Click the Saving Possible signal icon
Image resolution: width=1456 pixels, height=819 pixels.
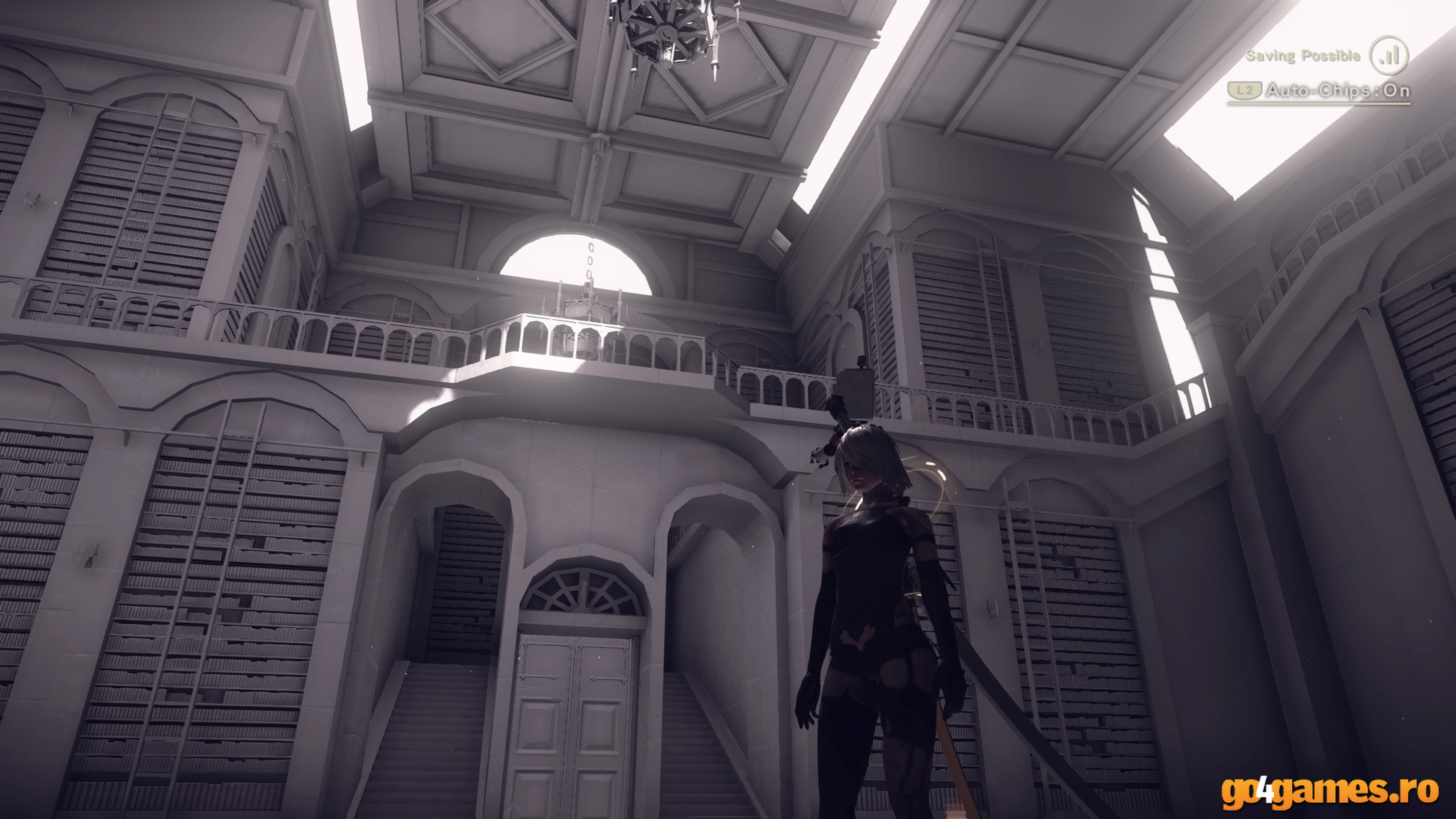(x=1388, y=55)
